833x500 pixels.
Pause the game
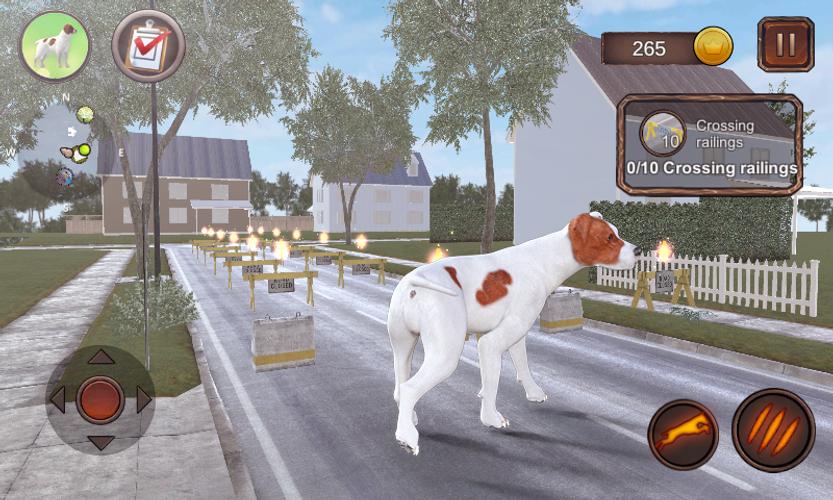point(785,45)
